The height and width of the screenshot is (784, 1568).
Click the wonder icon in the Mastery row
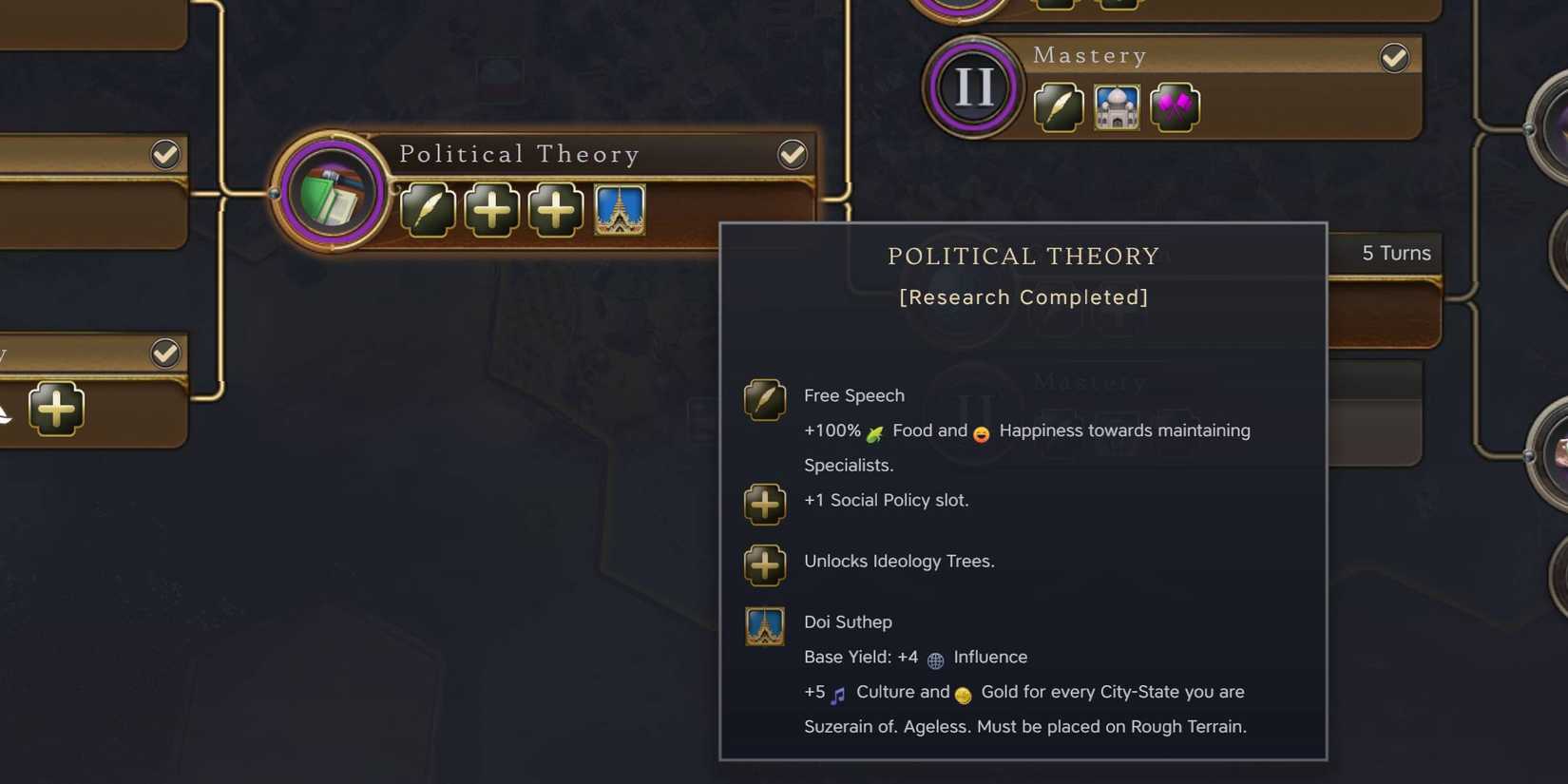tap(1117, 107)
